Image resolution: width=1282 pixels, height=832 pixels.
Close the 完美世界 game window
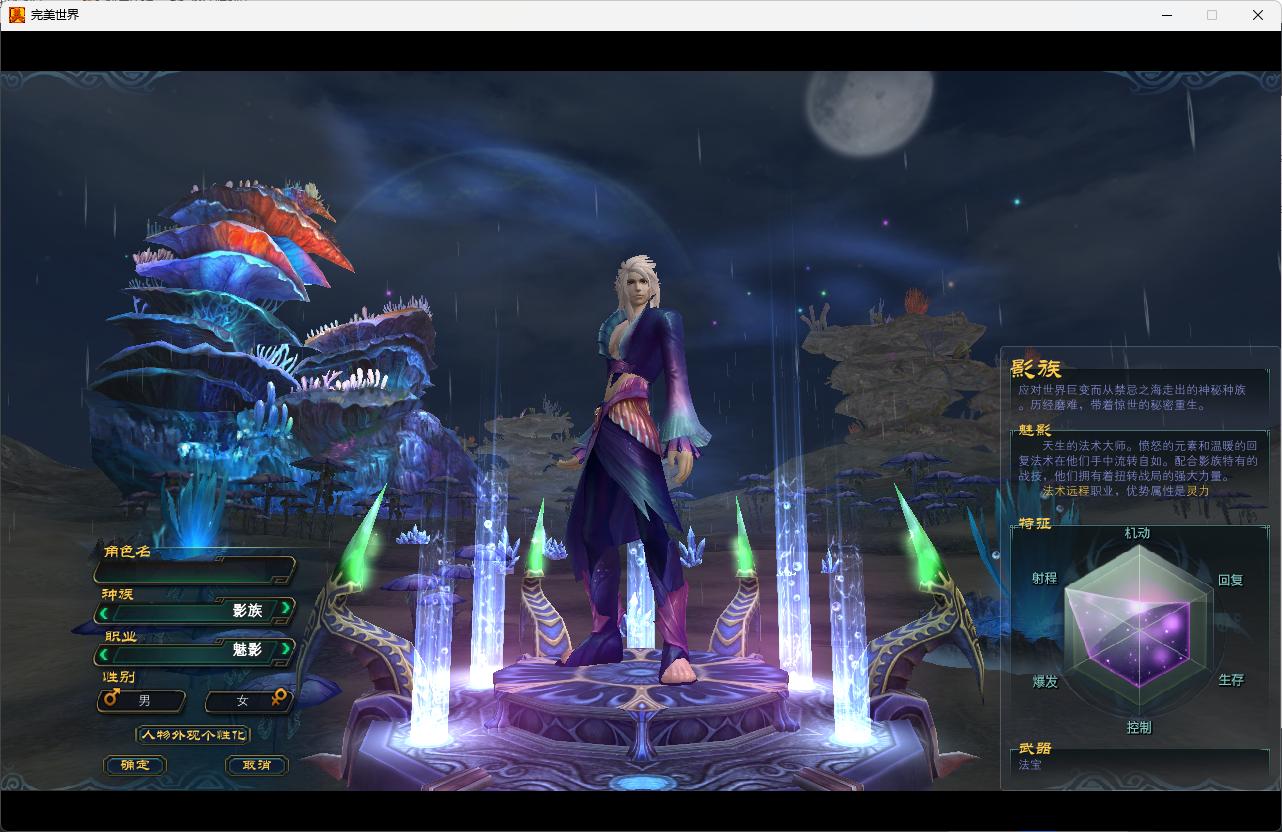pos(1258,15)
